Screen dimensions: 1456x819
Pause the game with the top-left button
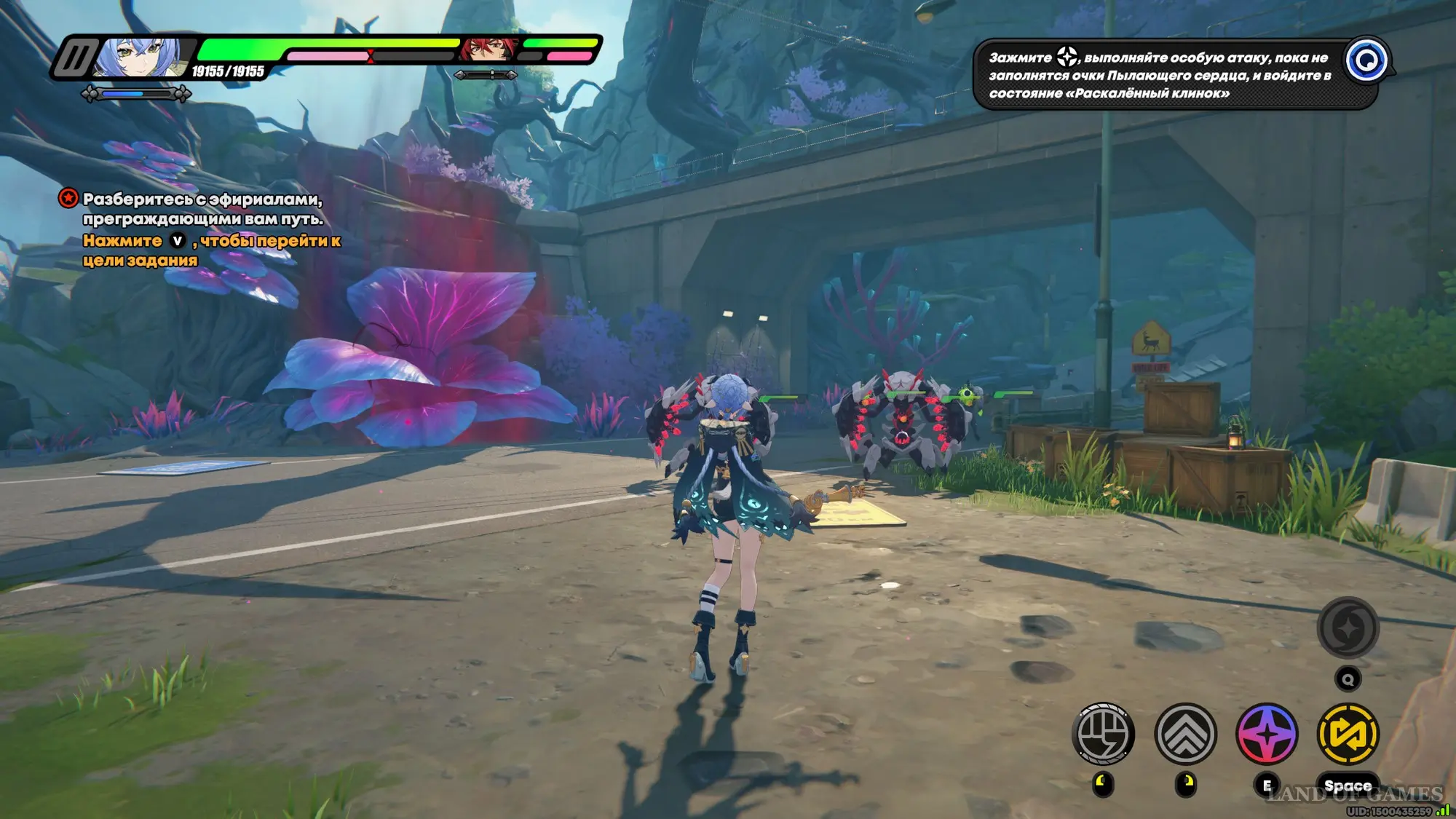[75, 57]
